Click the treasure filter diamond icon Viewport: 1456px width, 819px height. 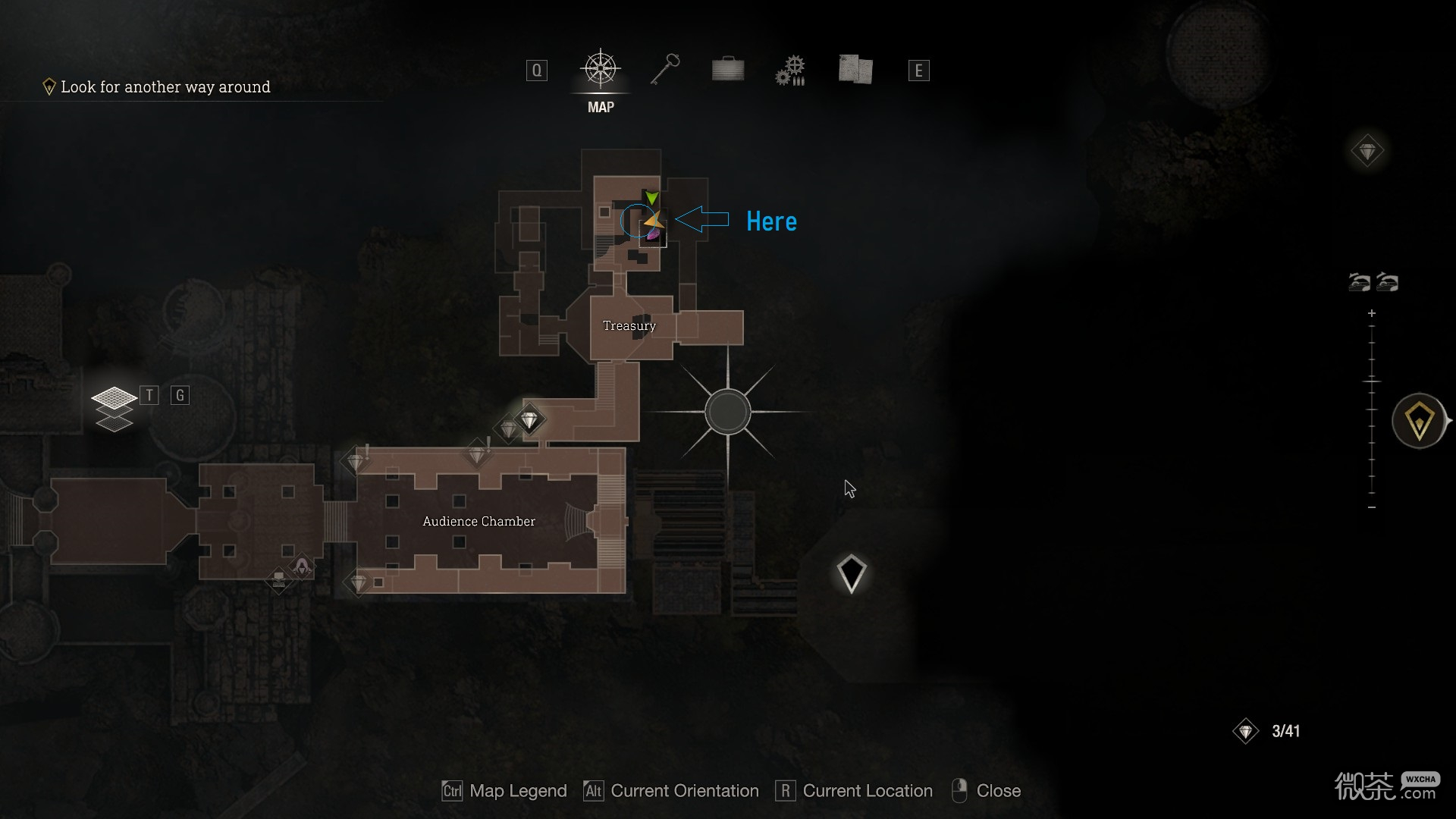click(1367, 152)
